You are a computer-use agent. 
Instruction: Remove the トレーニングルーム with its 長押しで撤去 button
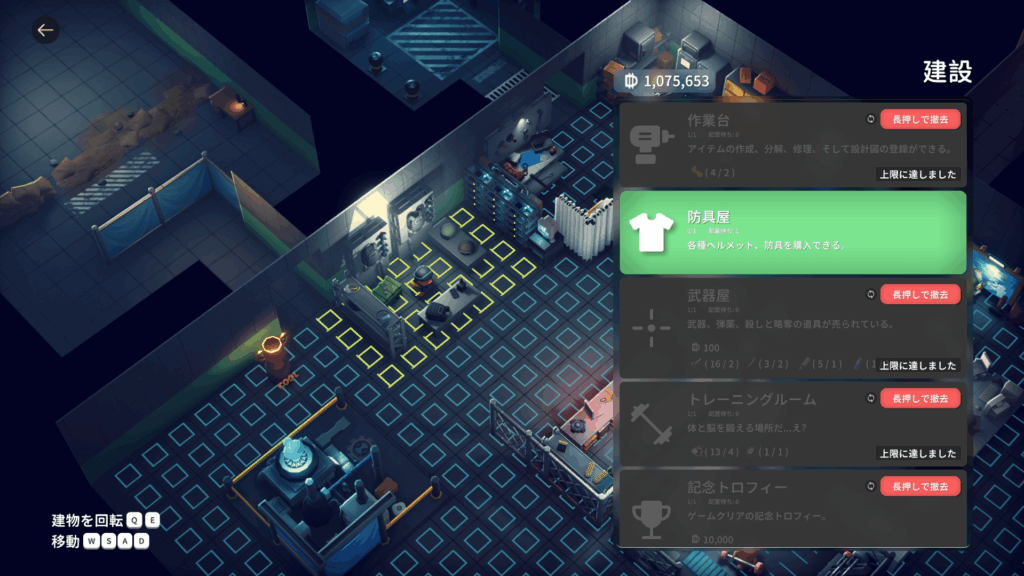pyautogui.click(x=920, y=398)
